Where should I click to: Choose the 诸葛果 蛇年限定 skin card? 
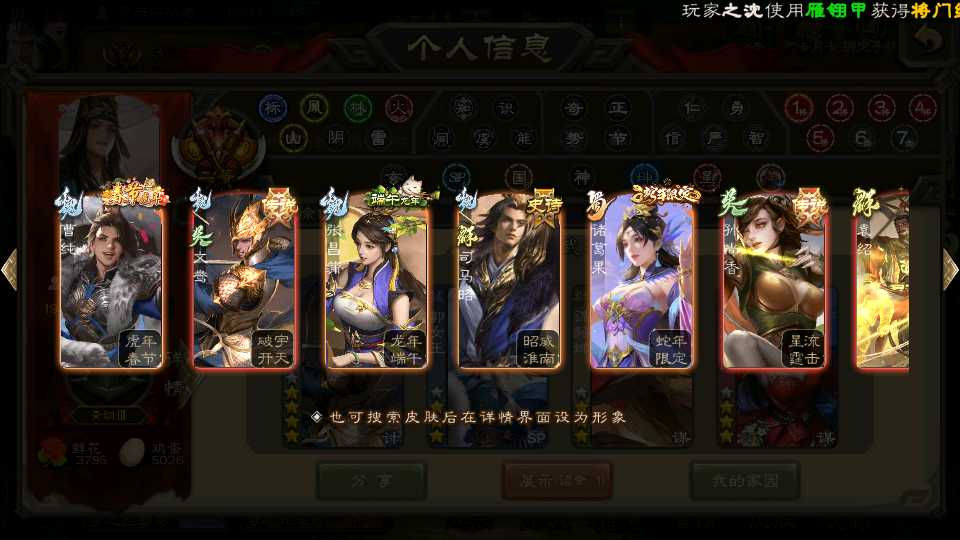pos(641,281)
